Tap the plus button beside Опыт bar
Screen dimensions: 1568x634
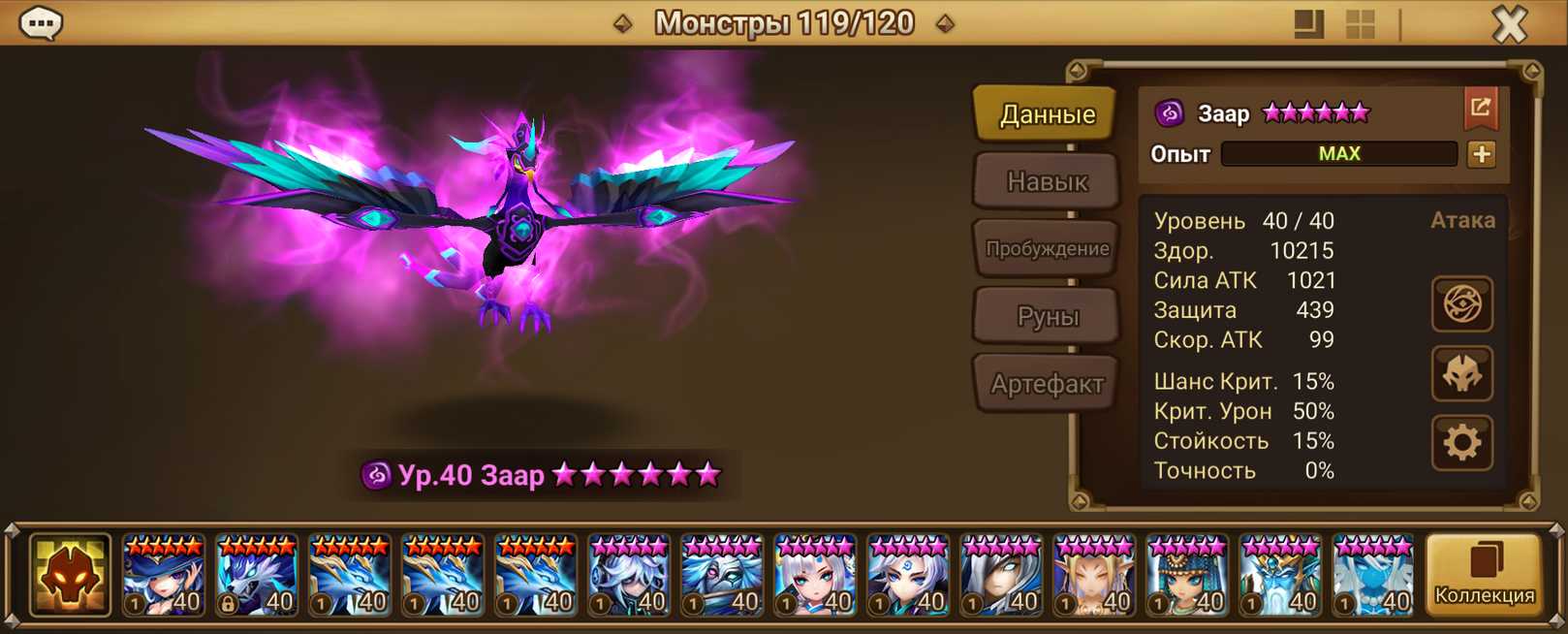pyautogui.click(x=1481, y=154)
